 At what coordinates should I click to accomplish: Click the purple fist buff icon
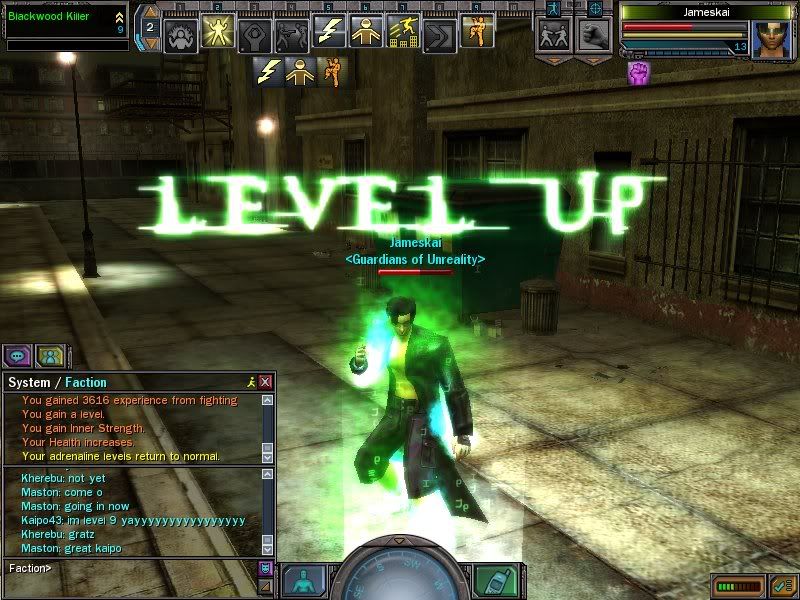tap(637, 72)
